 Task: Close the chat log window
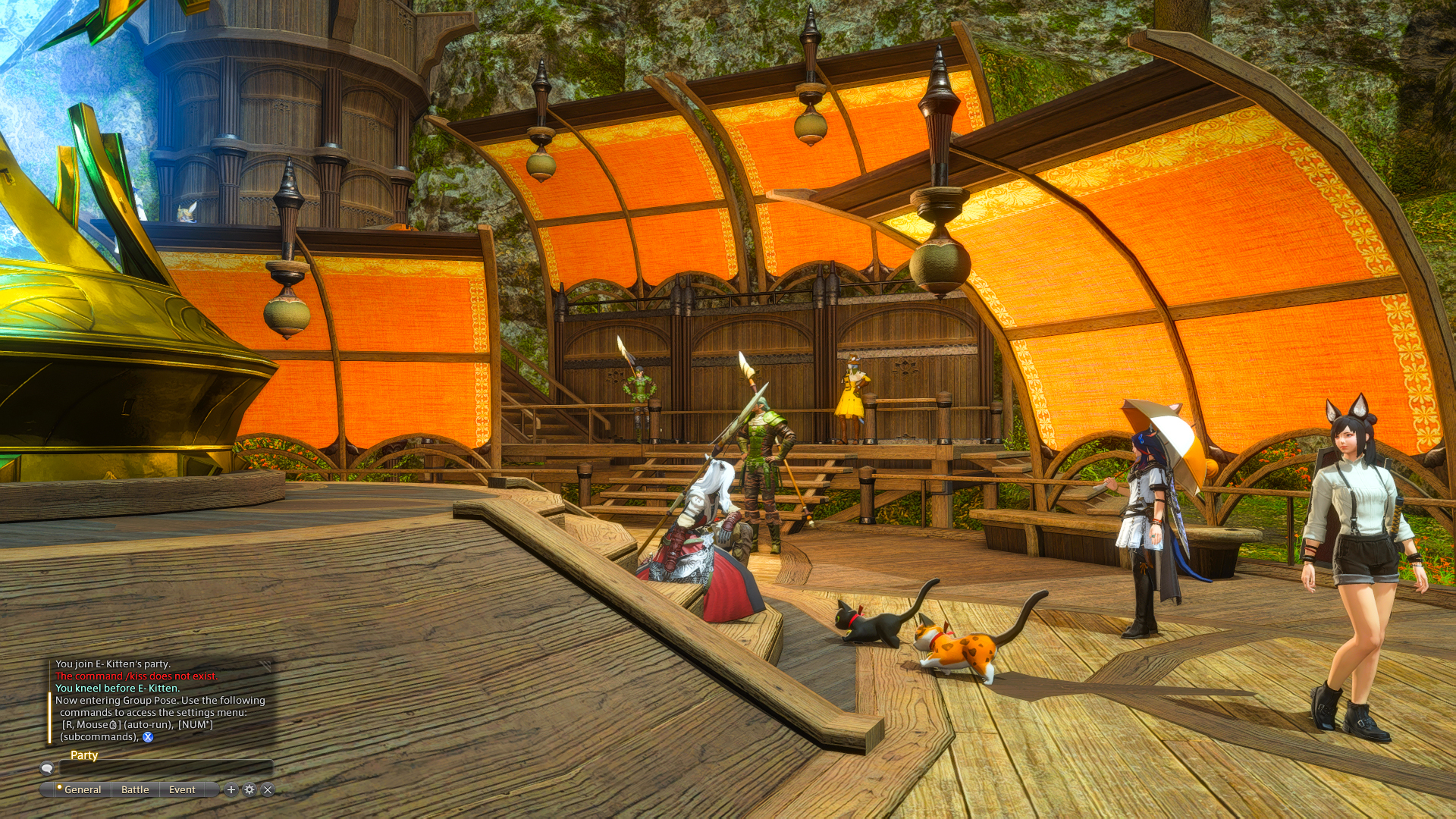[268, 789]
